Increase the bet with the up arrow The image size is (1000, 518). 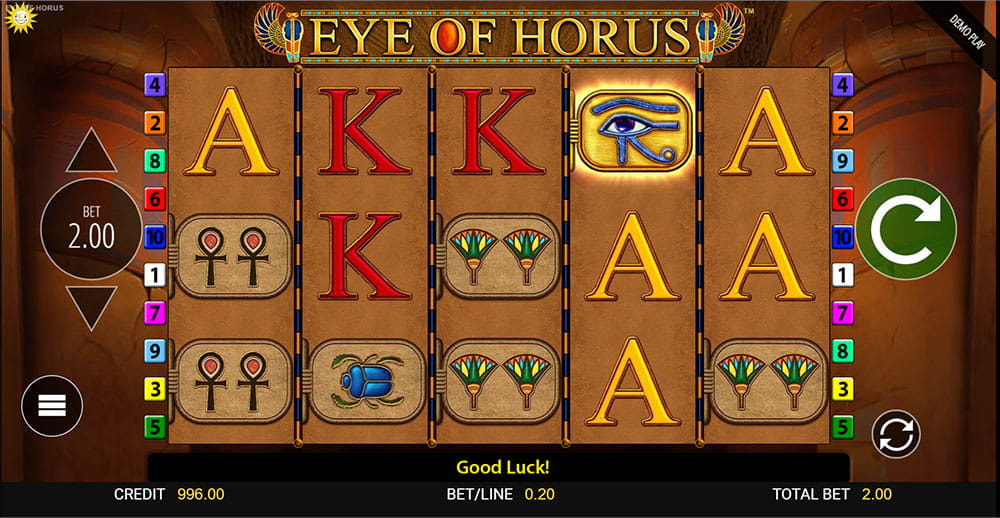pos(91,151)
